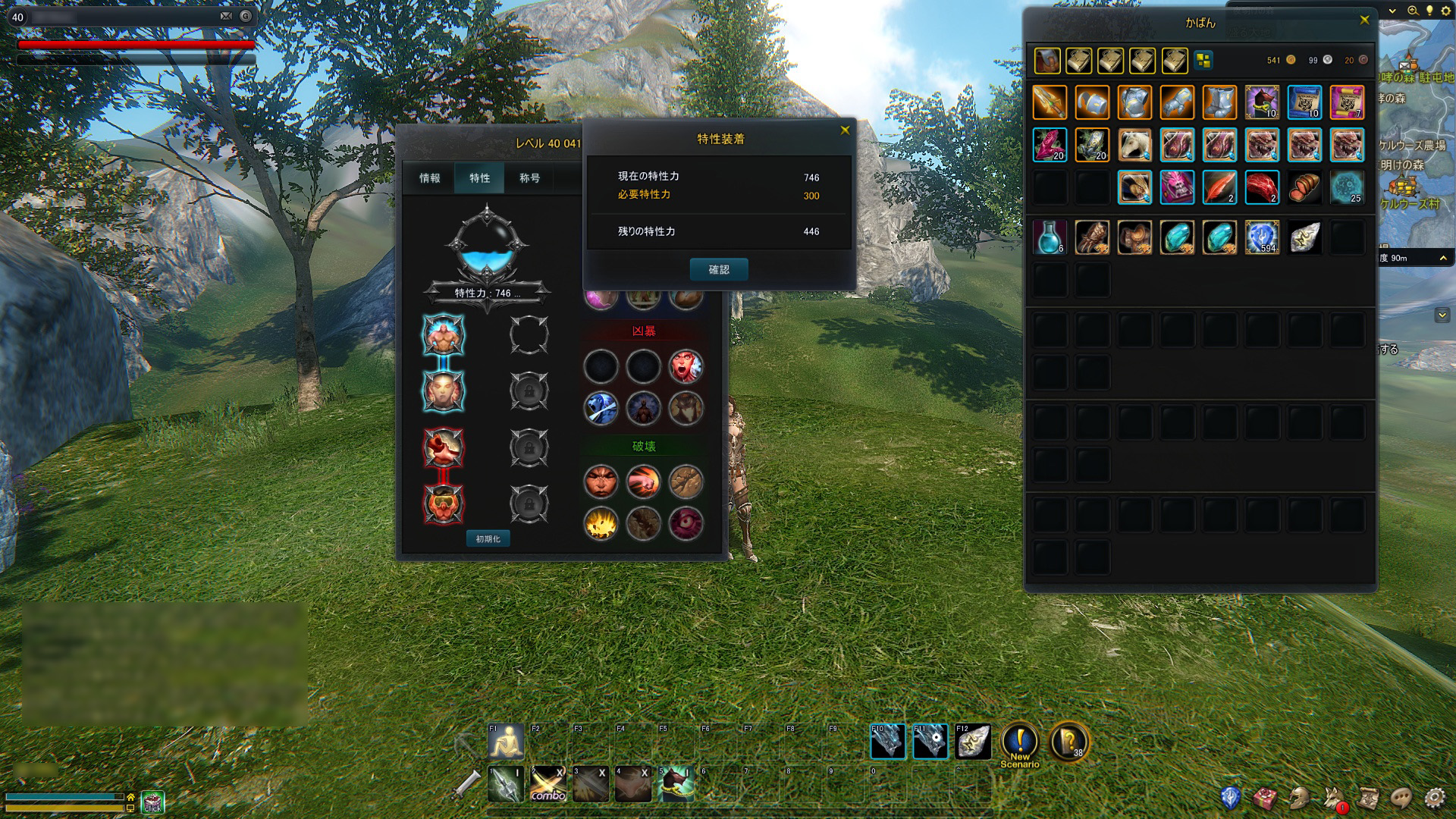Switch to the 情報 tab

click(429, 178)
